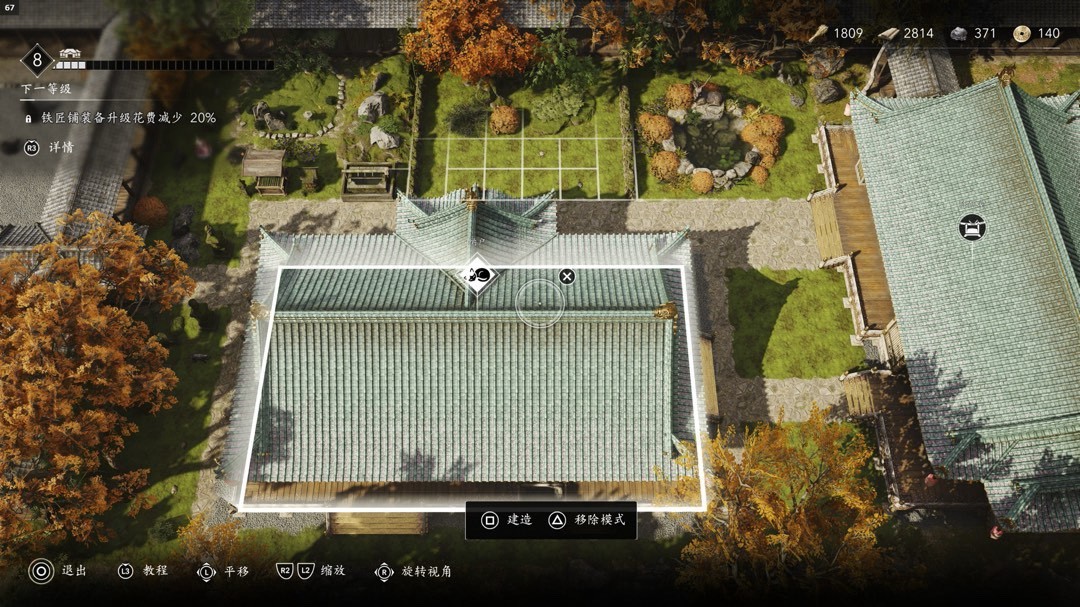Select the round black building marker

click(x=971, y=227)
